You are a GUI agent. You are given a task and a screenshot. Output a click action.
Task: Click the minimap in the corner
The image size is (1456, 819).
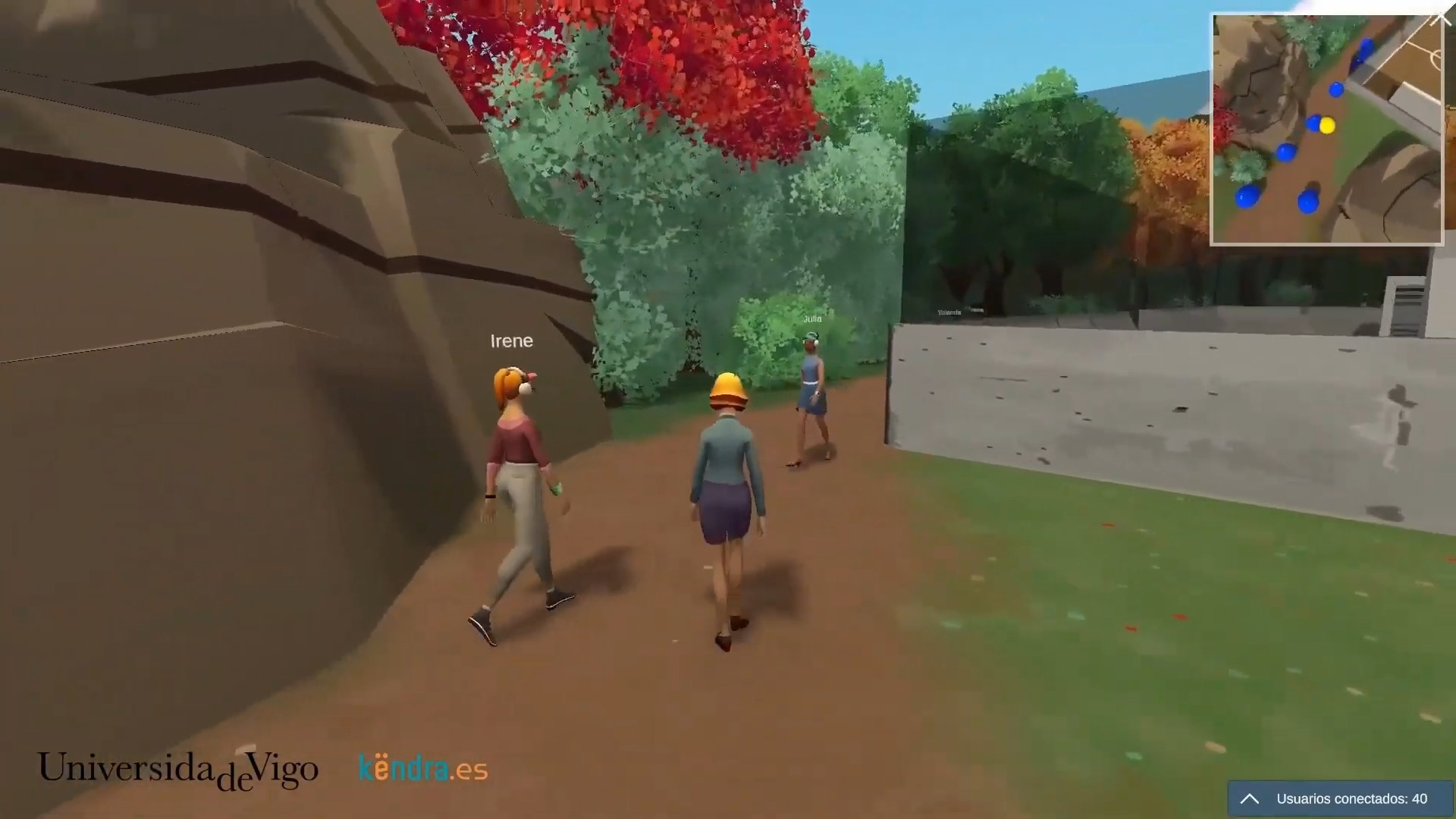(x=1326, y=130)
